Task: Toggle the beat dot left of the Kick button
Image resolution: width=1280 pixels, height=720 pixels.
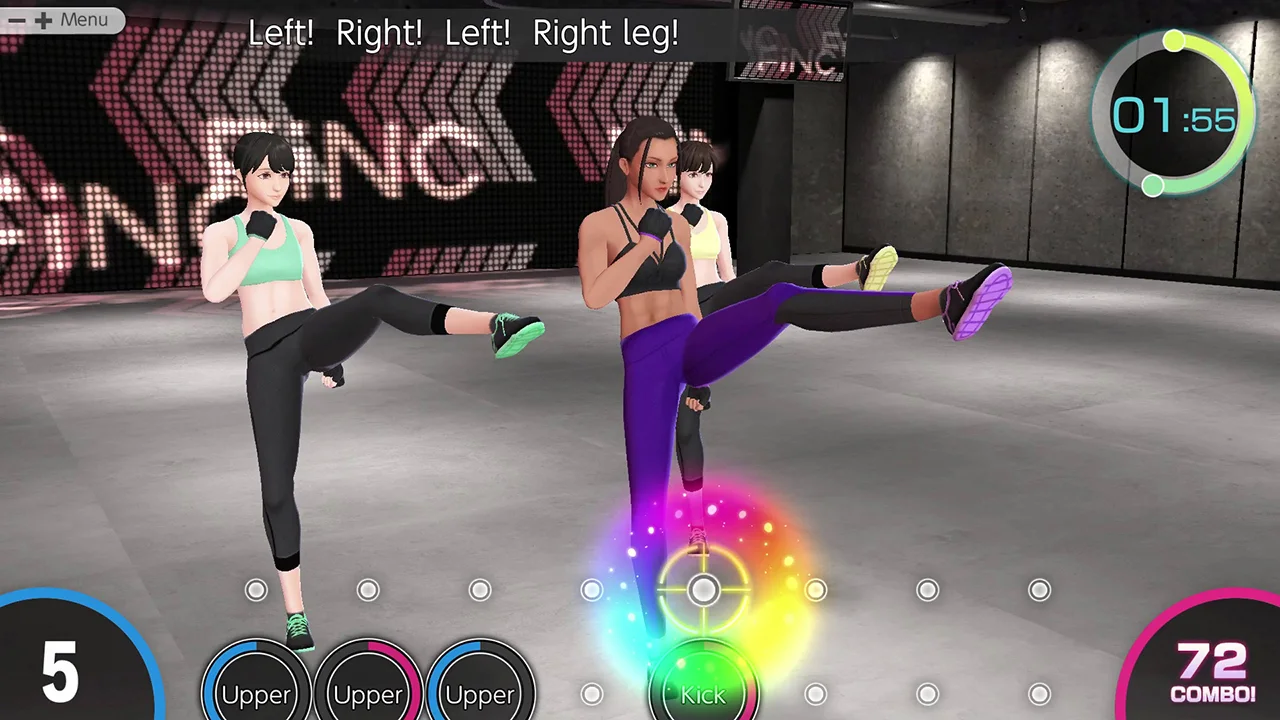Action: (x=591, y=694)
